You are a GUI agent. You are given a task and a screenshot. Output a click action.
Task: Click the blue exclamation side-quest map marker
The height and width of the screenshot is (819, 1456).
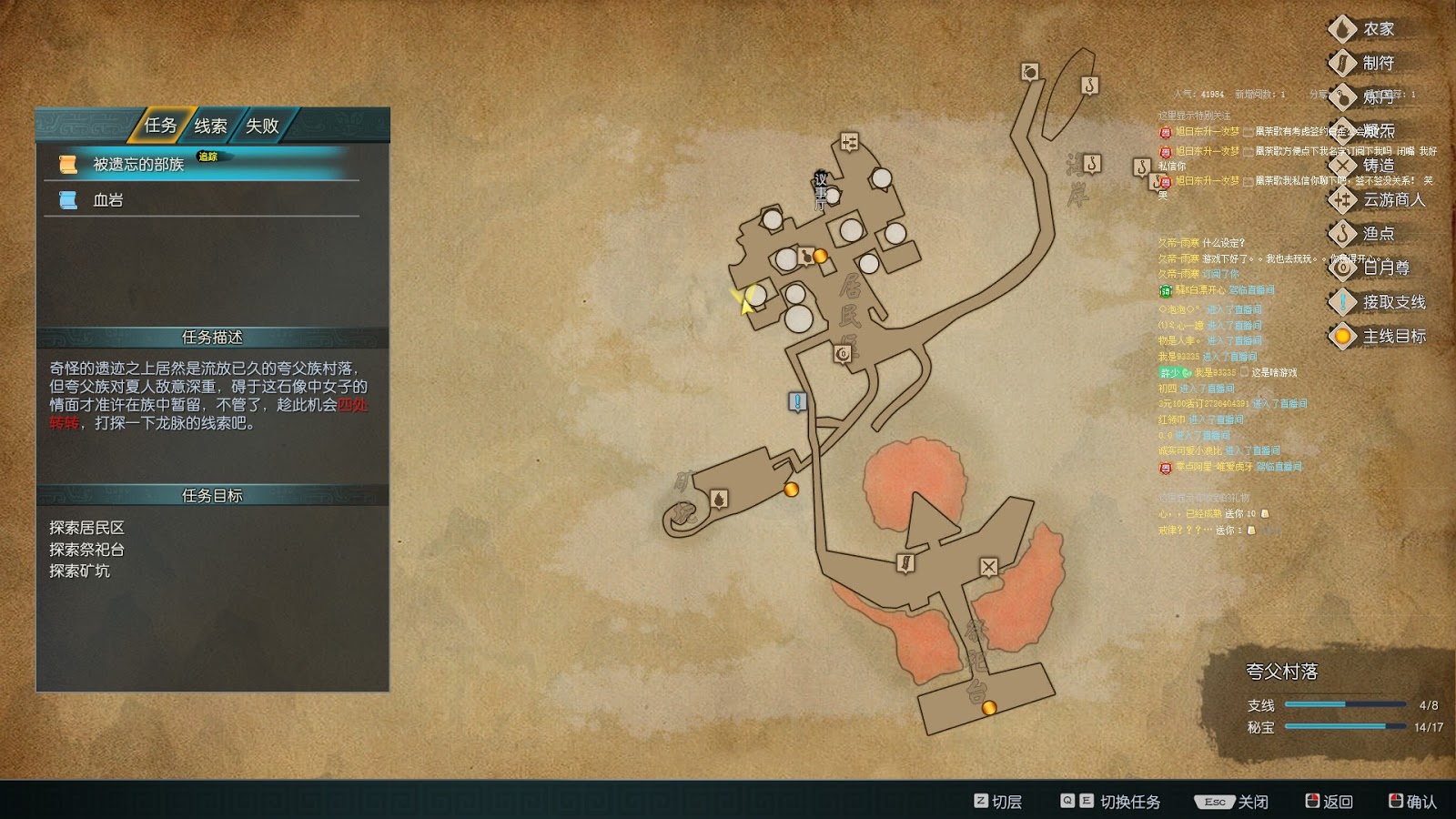(797, 401)
